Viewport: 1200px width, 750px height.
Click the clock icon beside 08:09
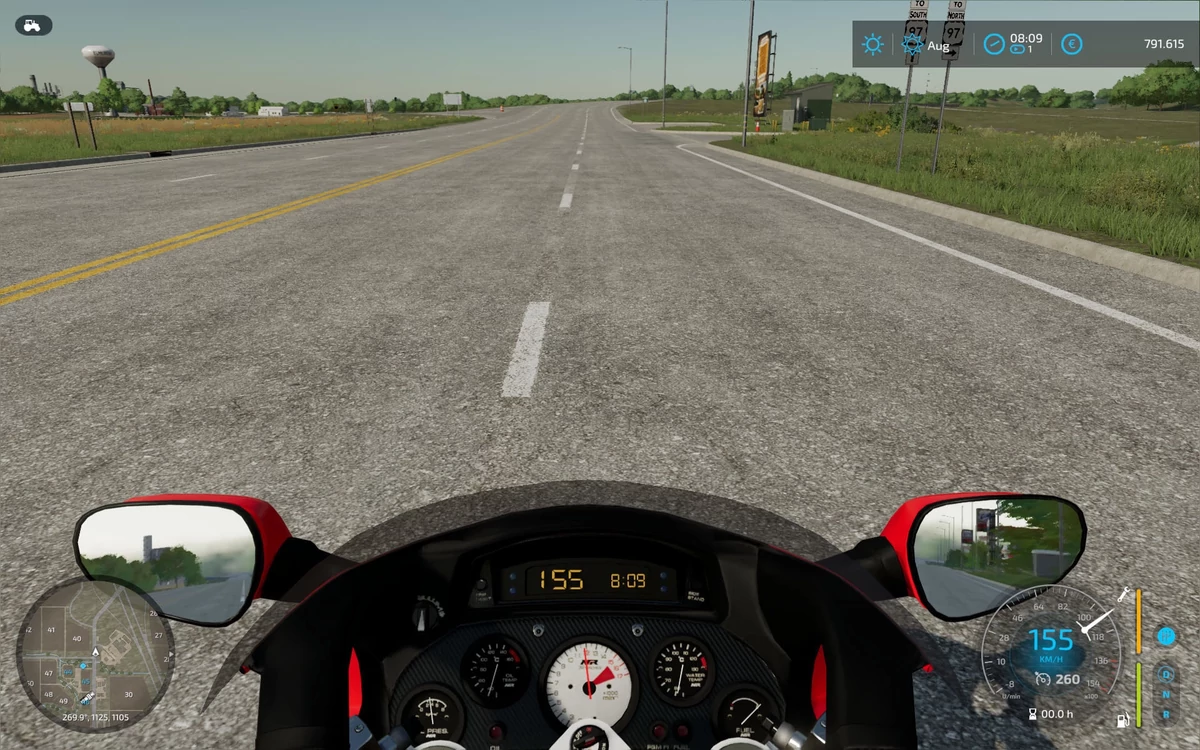tap(993, 44)
